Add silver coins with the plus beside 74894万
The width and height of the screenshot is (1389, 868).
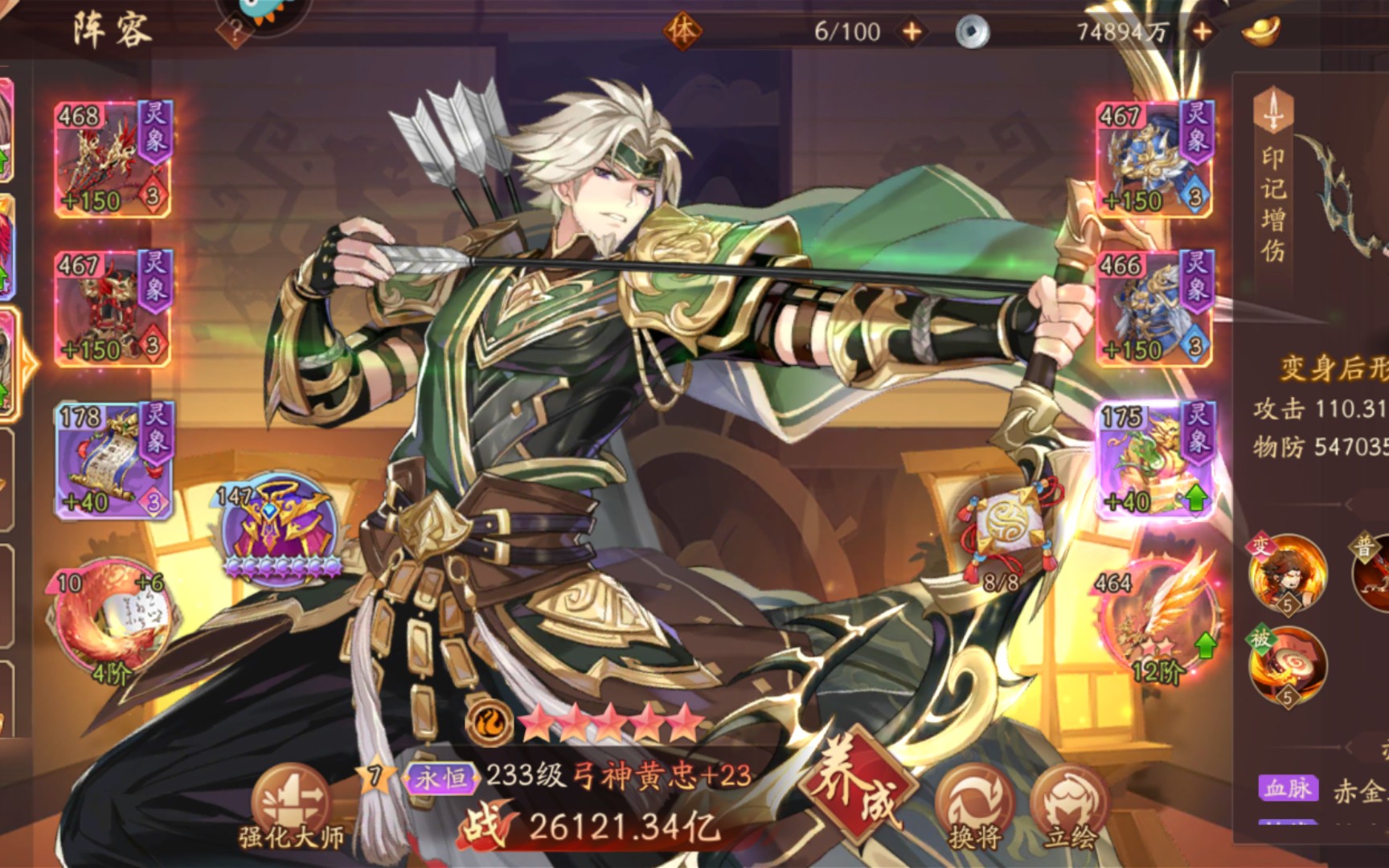[1203, 32]
